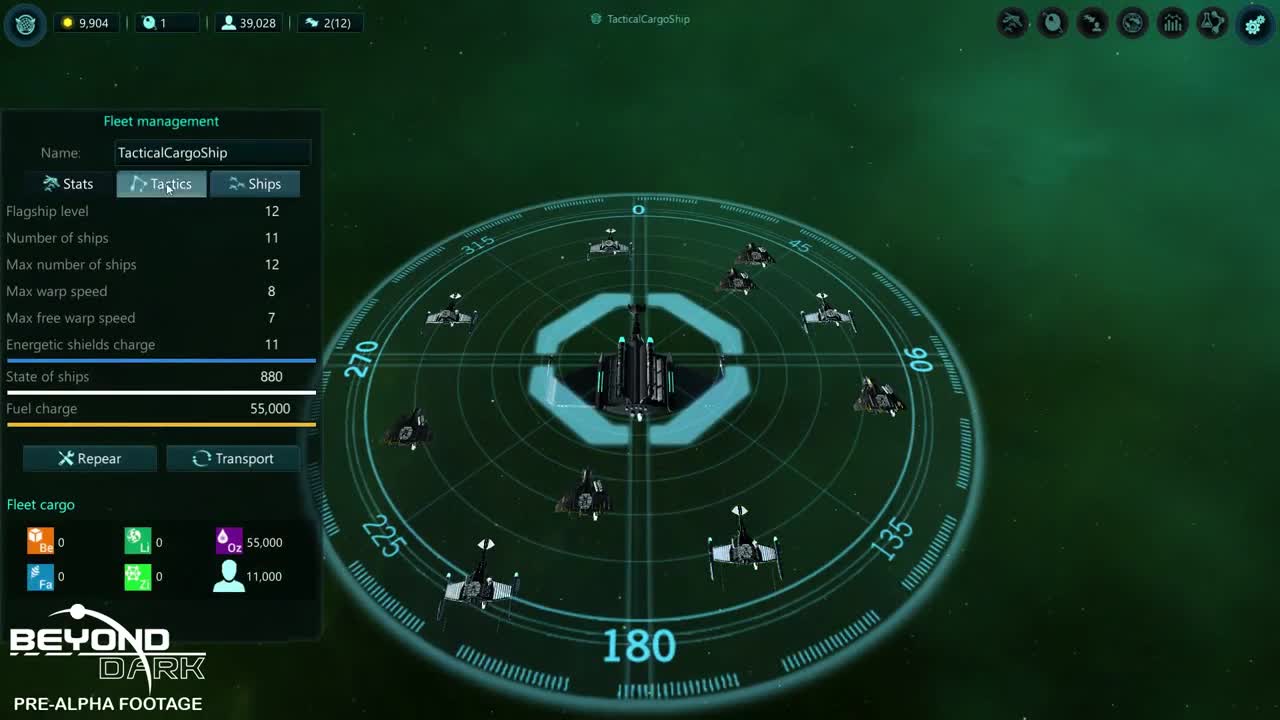This screenshot has width=1280, height=720.
Task: Click the TacticalCargoShip name field
Action: pyautogui.click(x=212, y=152)
